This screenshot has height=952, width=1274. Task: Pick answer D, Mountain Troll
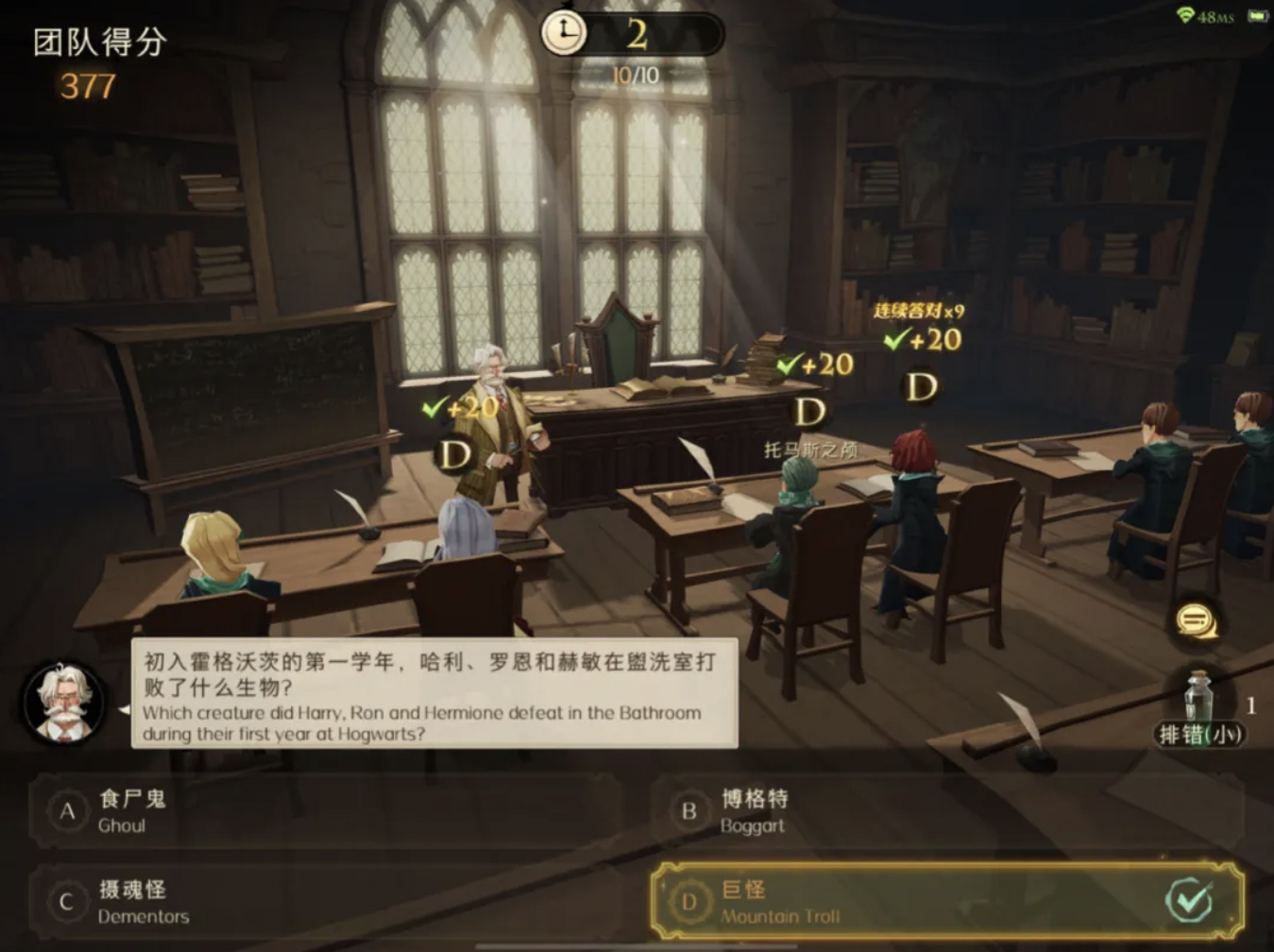tap(944, 902)
